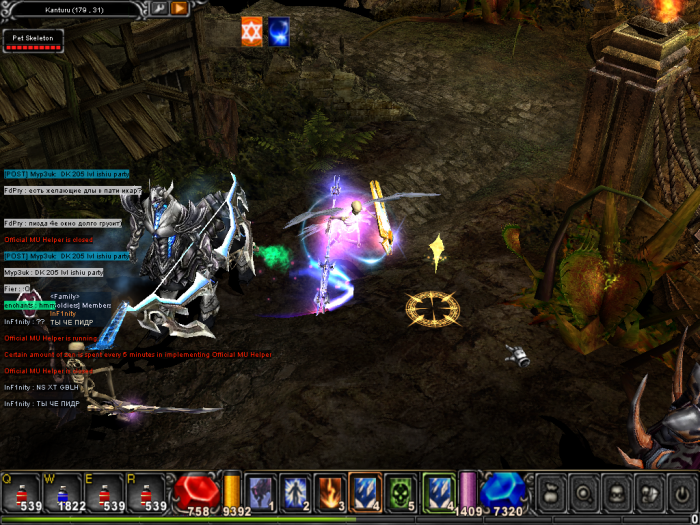700x525 pixels.
Task: Open the helmeted face character button
Action: [616, 492]
